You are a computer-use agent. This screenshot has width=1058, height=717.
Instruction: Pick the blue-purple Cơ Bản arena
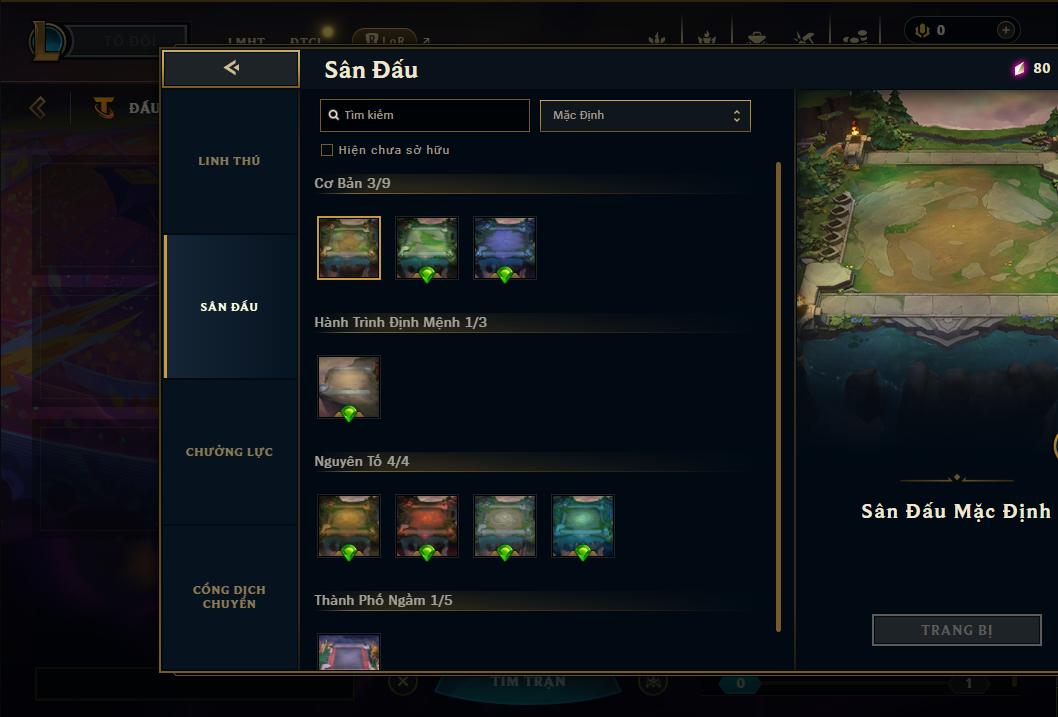tap(505, 247)
